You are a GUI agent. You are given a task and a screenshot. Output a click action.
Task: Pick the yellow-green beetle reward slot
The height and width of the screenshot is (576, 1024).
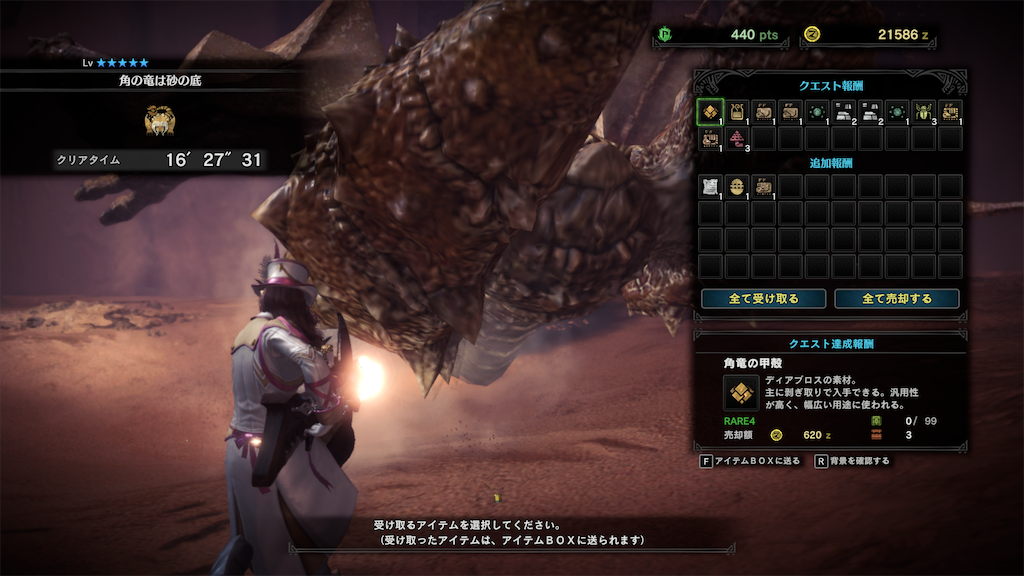point(923,111)
